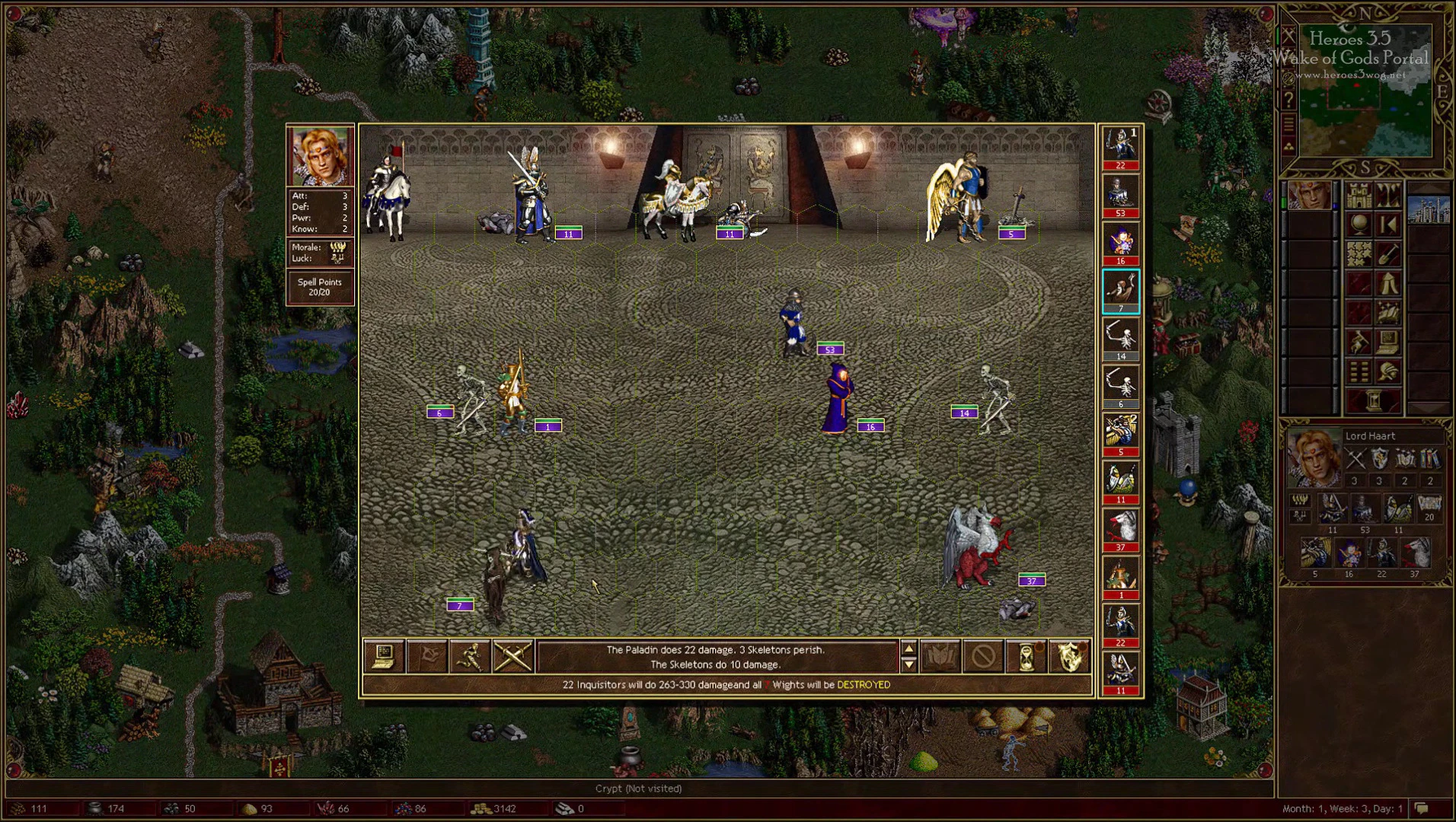The image size is (1456, 822).
Task: Open the Kingdom Overview castle icon
Action: point(1359,196)
